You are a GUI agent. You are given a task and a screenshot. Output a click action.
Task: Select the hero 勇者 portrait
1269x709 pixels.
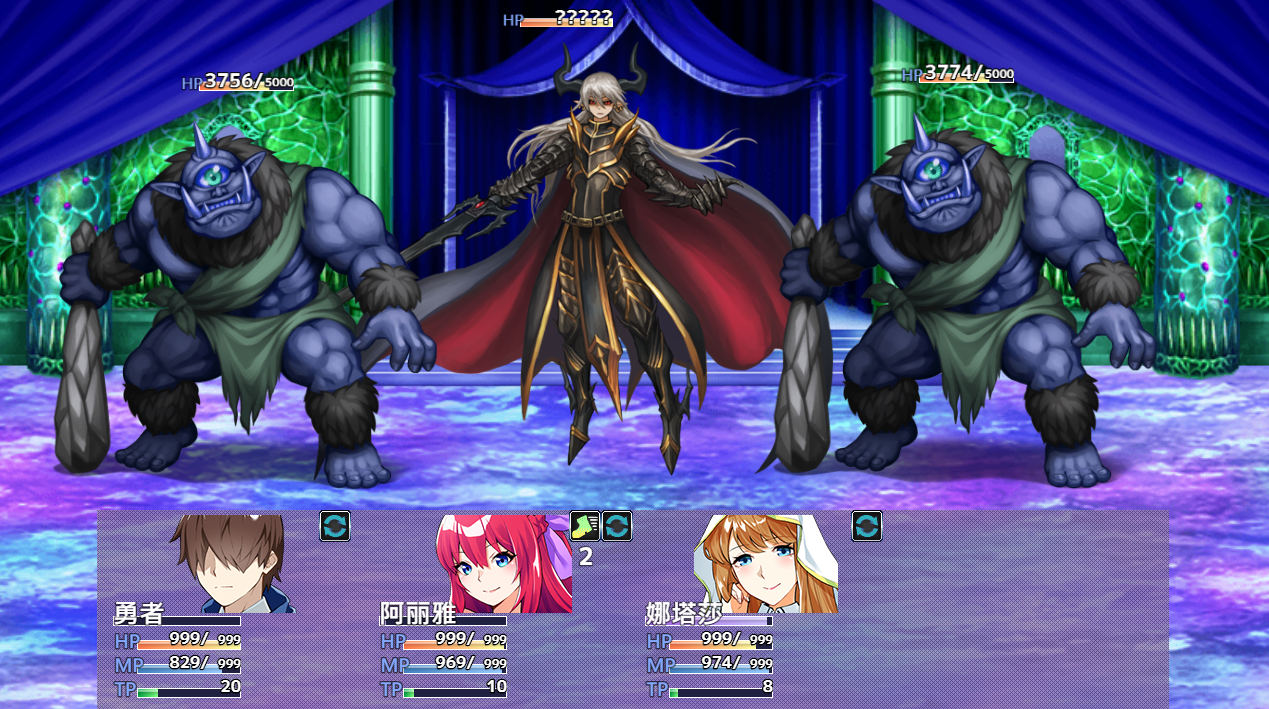[232, 563]
